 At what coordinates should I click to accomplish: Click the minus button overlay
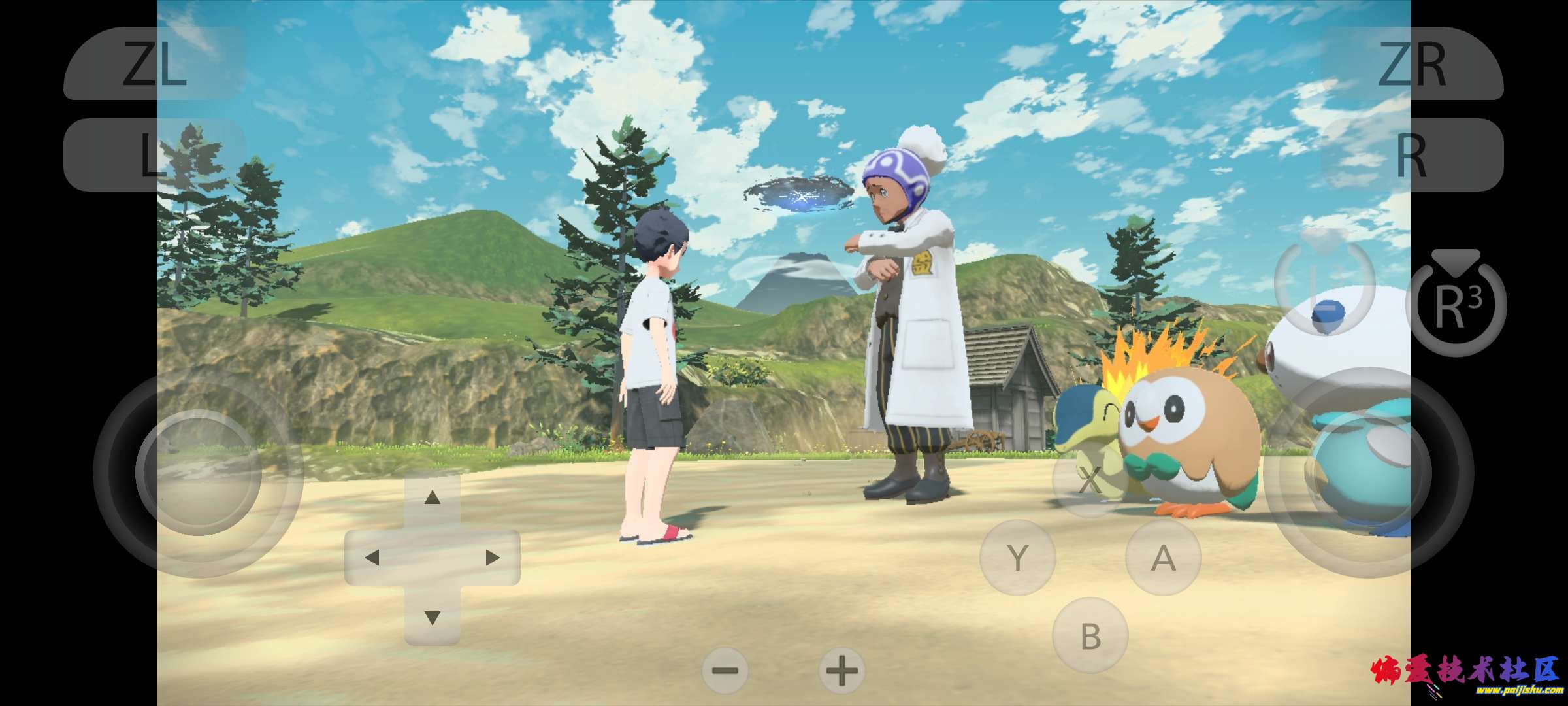click(x=725, y=671)
